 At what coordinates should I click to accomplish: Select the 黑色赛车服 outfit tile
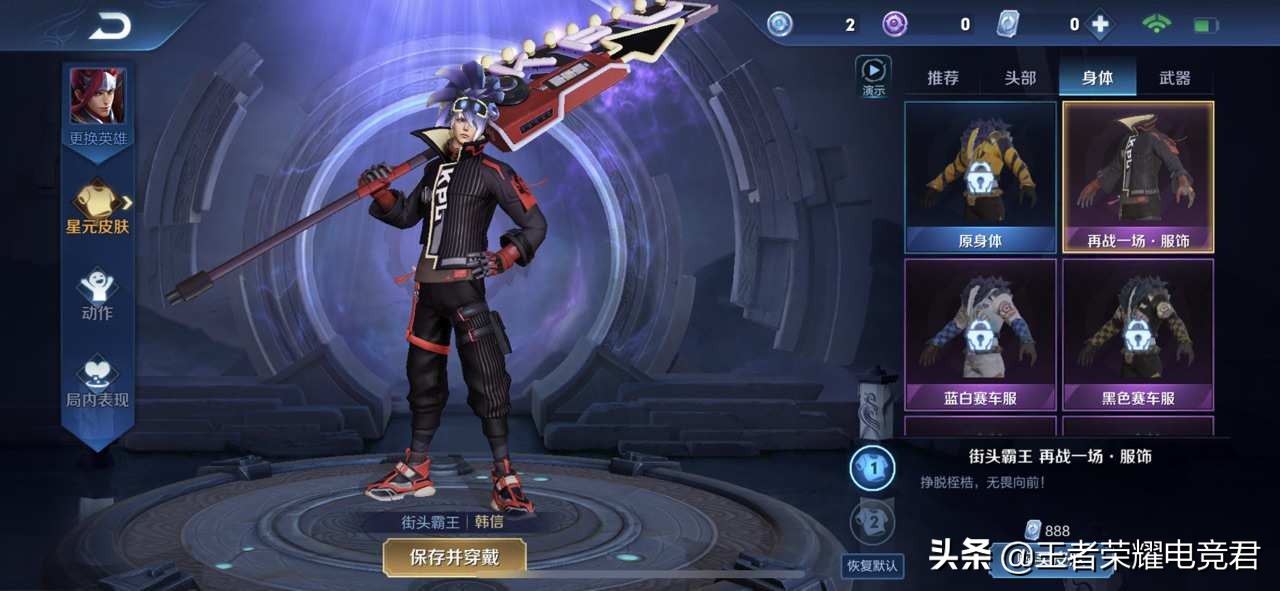(1138, 334)
